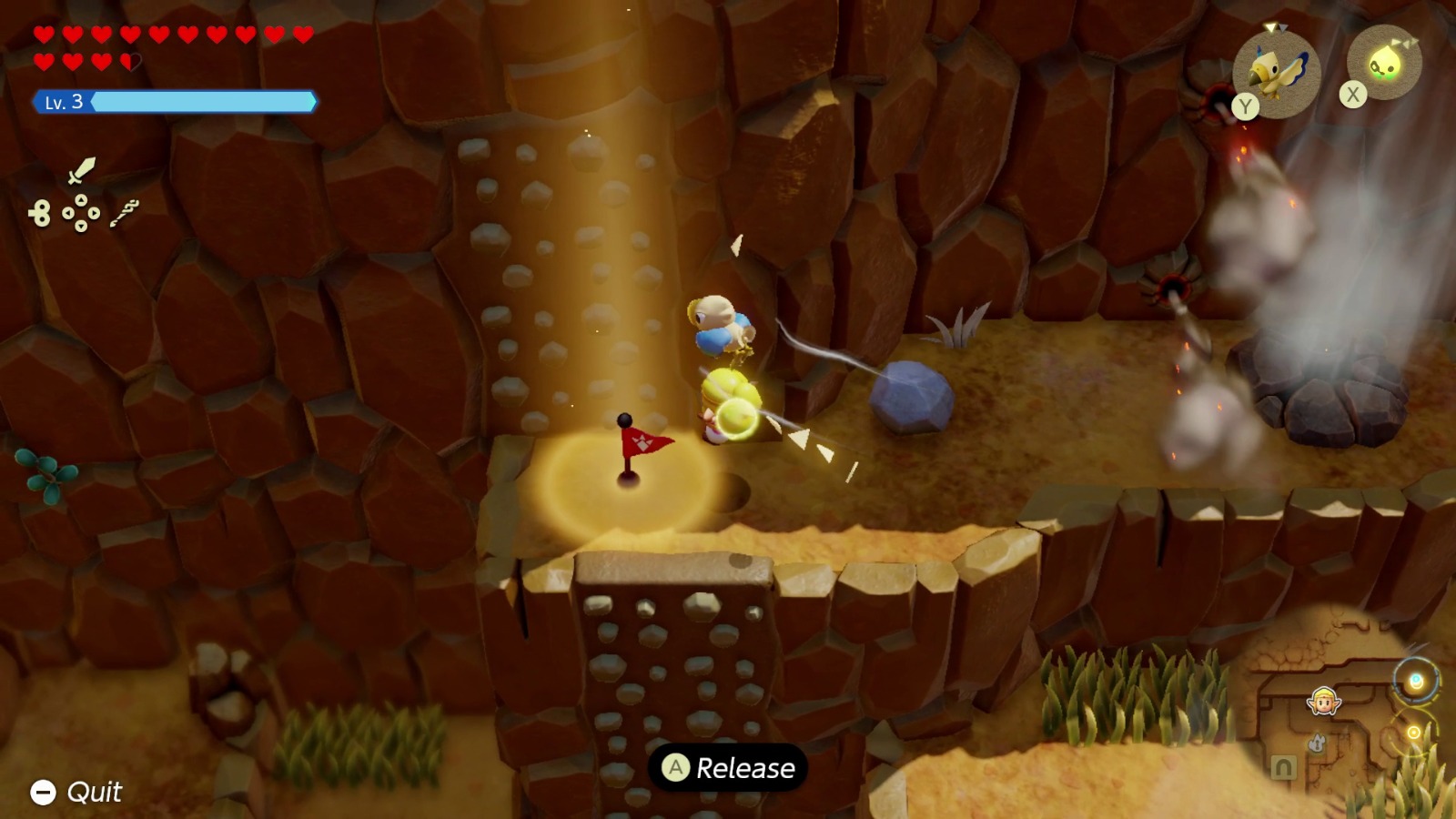The width and height of the screenshot is (1456, 819).
Task: Click the yellow waypoint circle on the minimap
Action: pyautogui.click(x=1414, y=733)
